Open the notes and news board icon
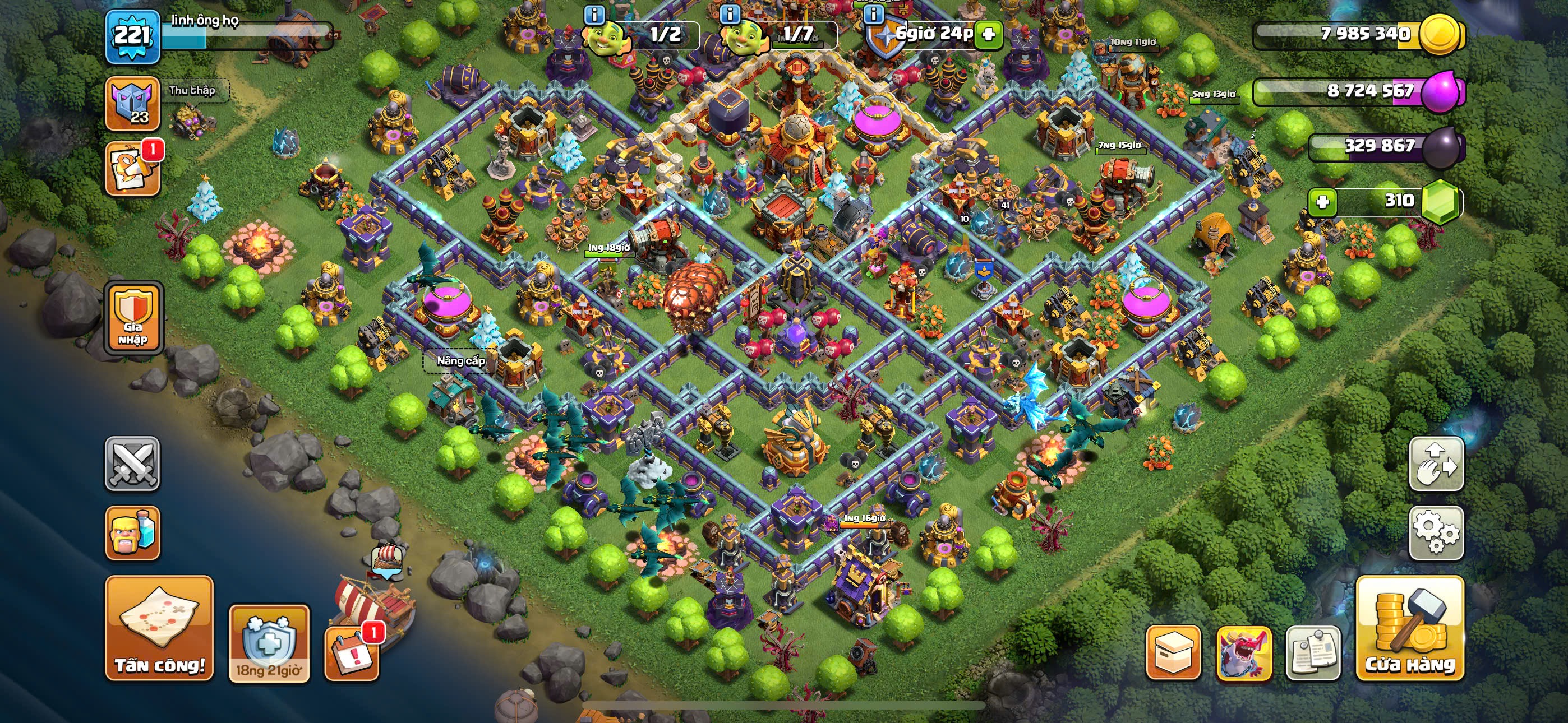Viewport: 1568px width, 723px height. pyautogui.click(x=1313, y=652)
